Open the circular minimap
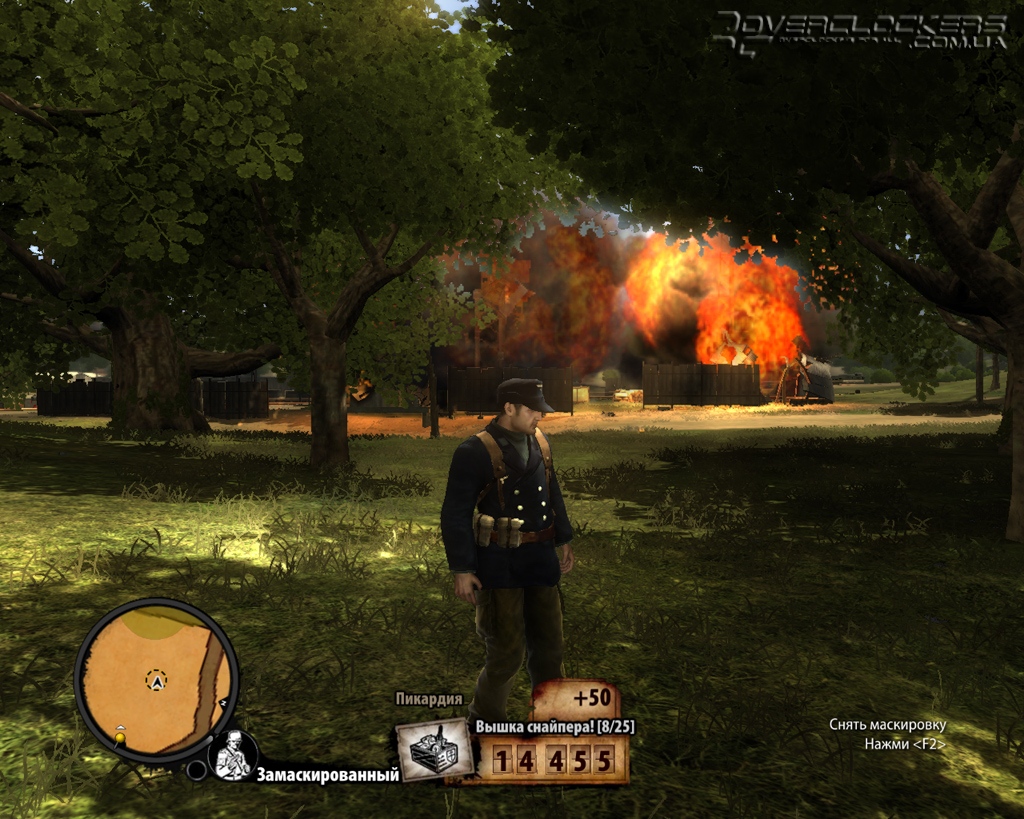This screenshot has height=819, width=1024. coord(156,681)
